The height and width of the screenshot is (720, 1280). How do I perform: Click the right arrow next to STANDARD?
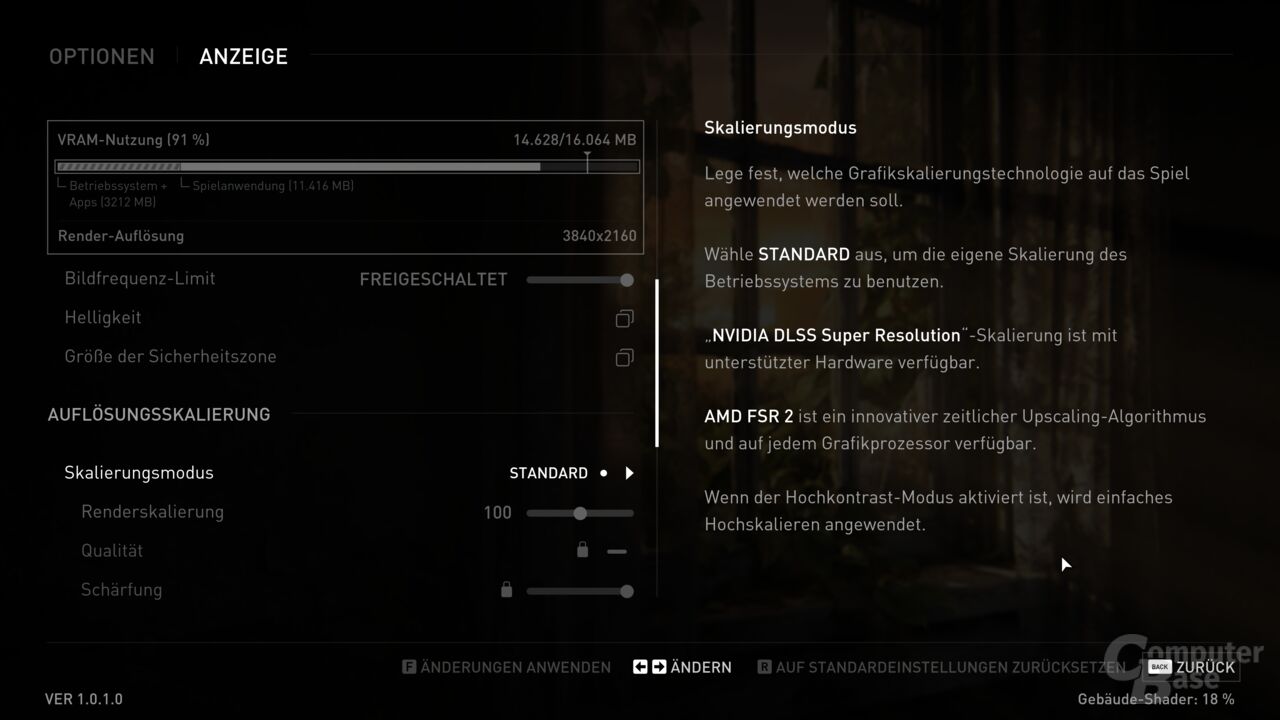pyautogui.click(x=629, y=473)
